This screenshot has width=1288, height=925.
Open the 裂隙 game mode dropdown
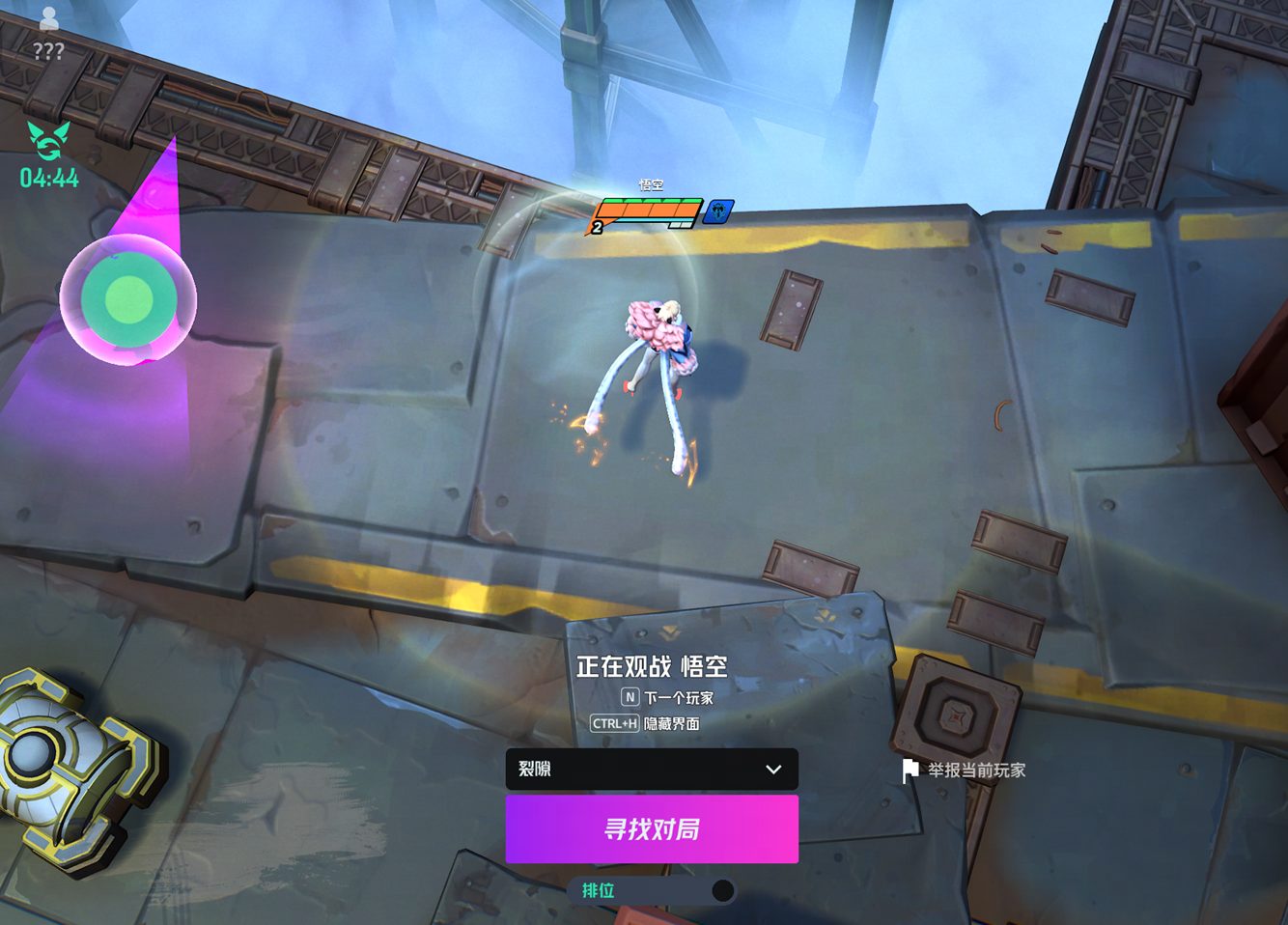(652, 770)
